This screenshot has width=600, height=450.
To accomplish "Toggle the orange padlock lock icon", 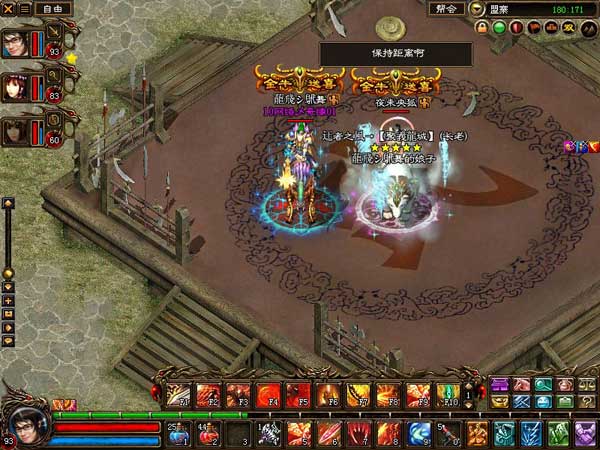I will [x=481, y=28].
